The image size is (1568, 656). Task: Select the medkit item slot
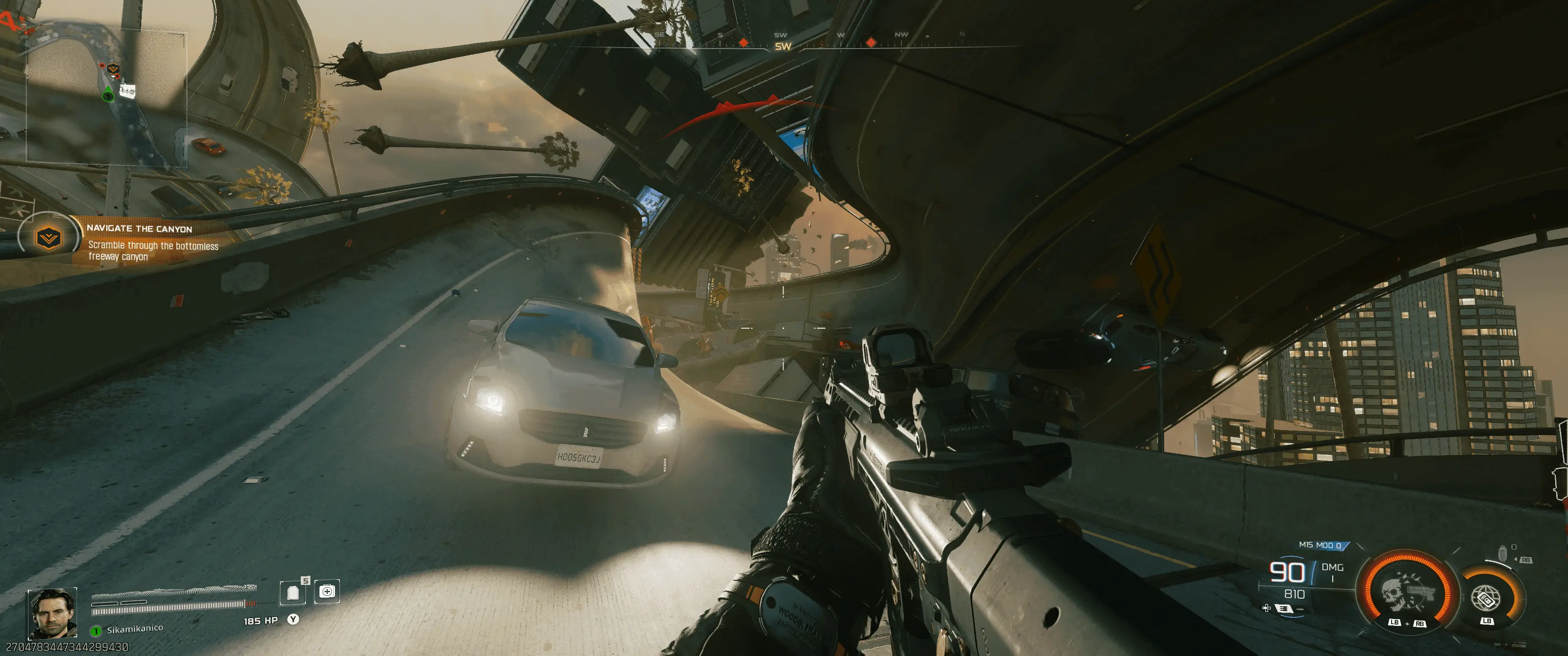327,591
